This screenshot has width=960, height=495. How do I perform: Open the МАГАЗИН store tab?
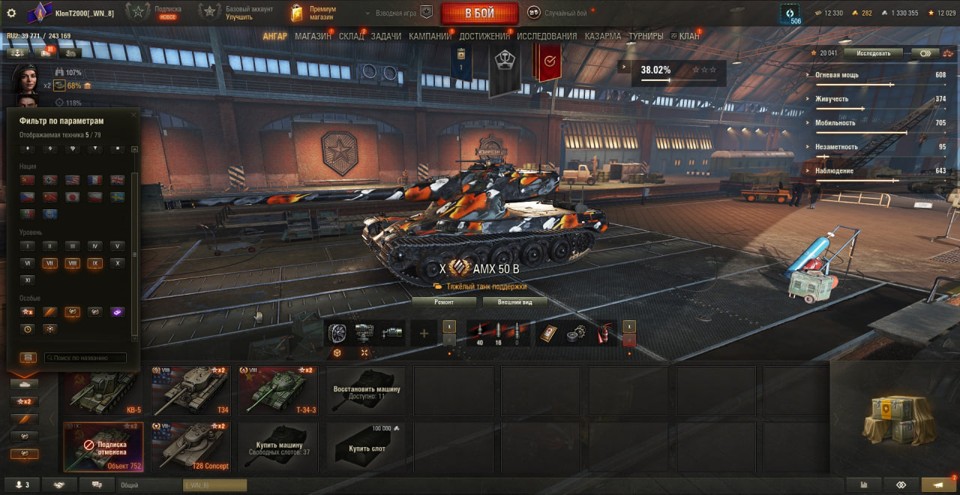(x=313, y=36)
